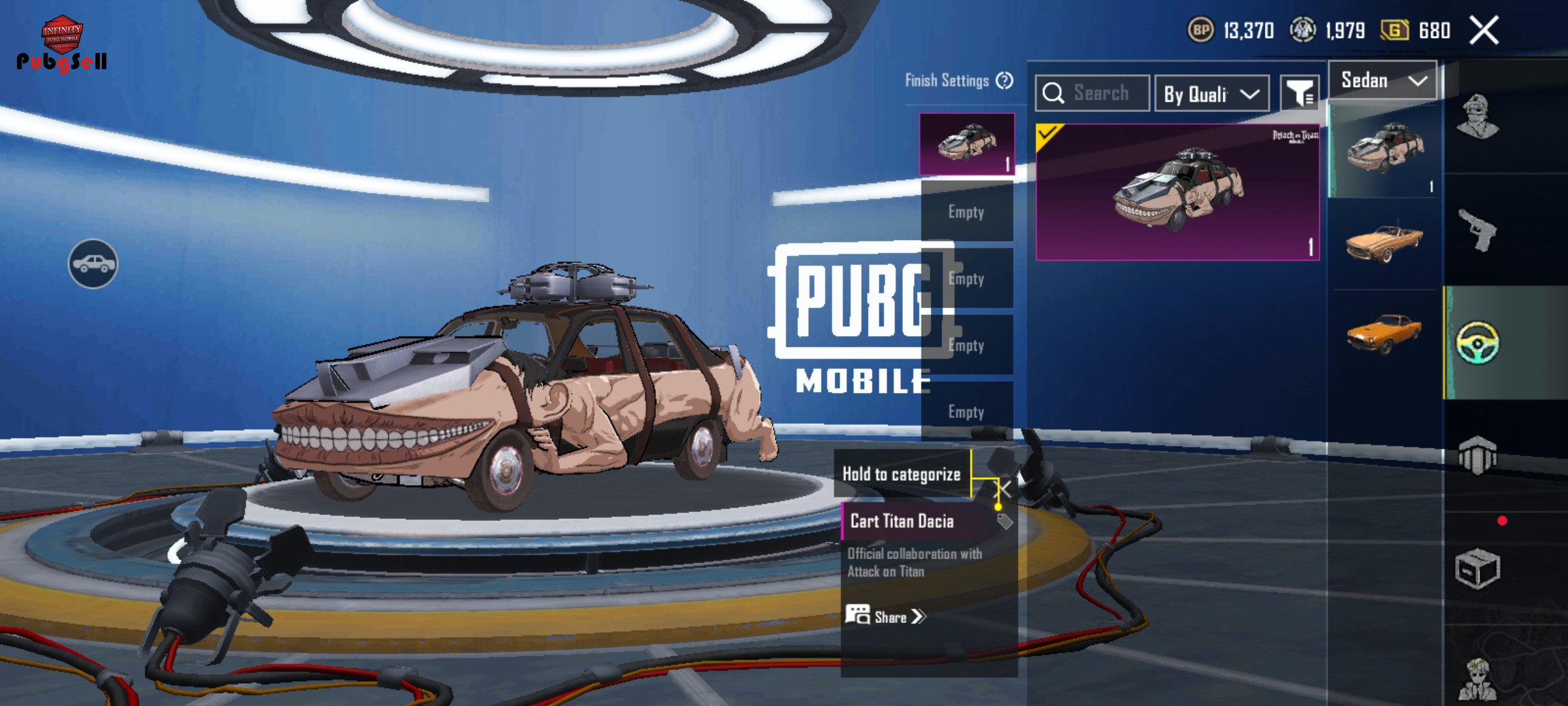Choose the orange convertible car thumbnail

coord(1383,243)
